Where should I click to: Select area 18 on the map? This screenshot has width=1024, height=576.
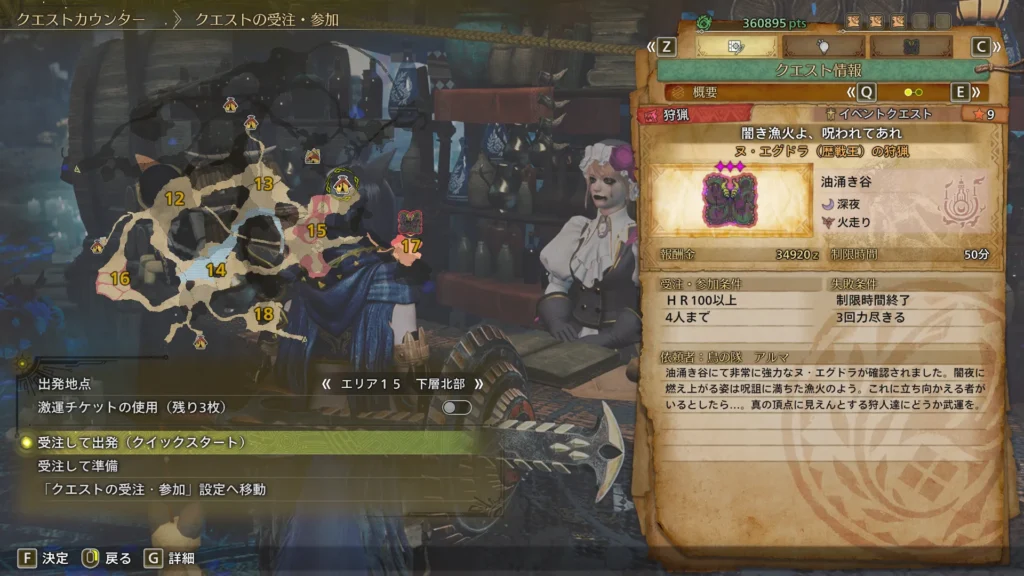pos(264,315)
